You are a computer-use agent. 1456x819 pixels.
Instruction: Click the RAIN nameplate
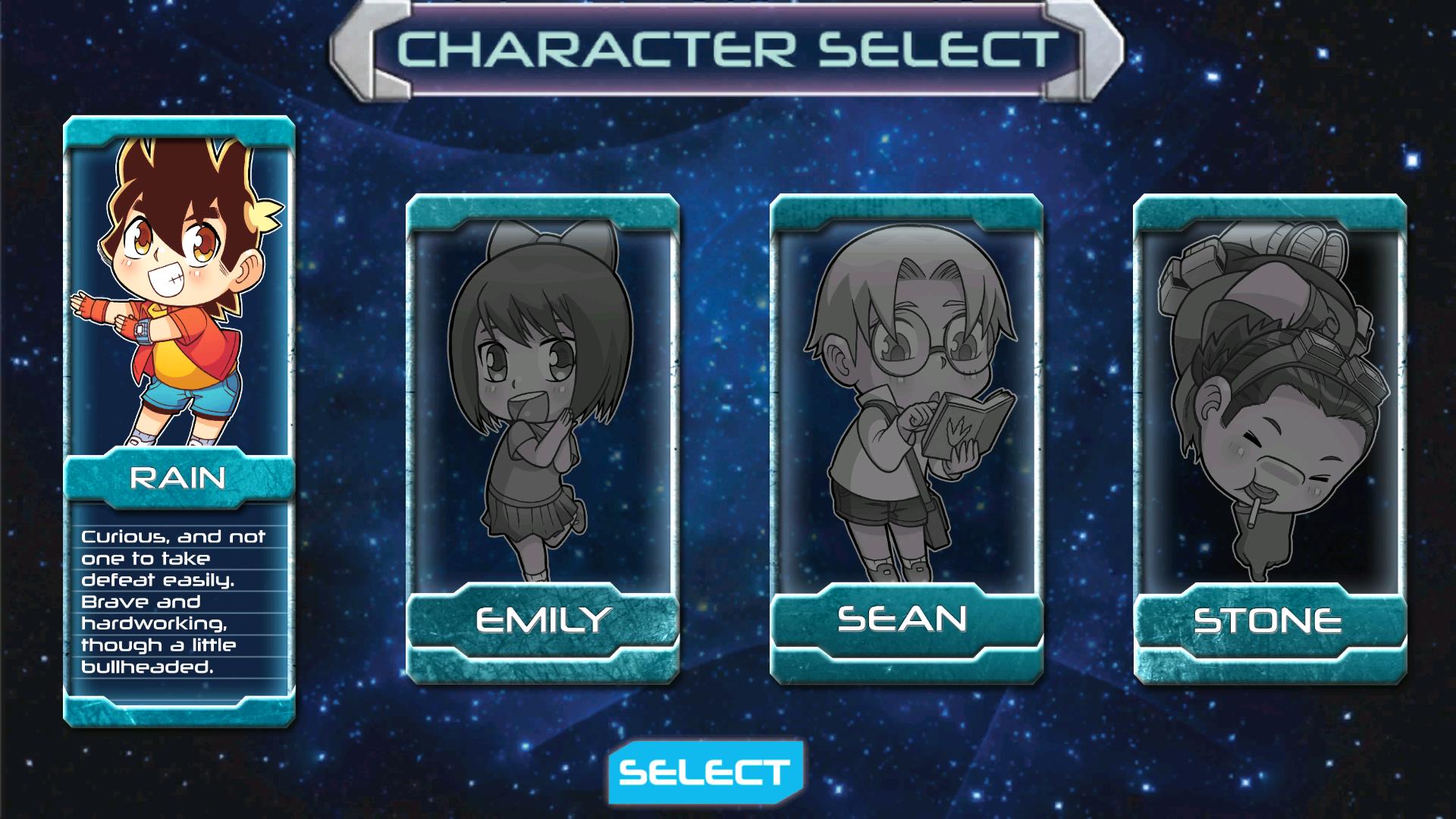tap(180, 478)
